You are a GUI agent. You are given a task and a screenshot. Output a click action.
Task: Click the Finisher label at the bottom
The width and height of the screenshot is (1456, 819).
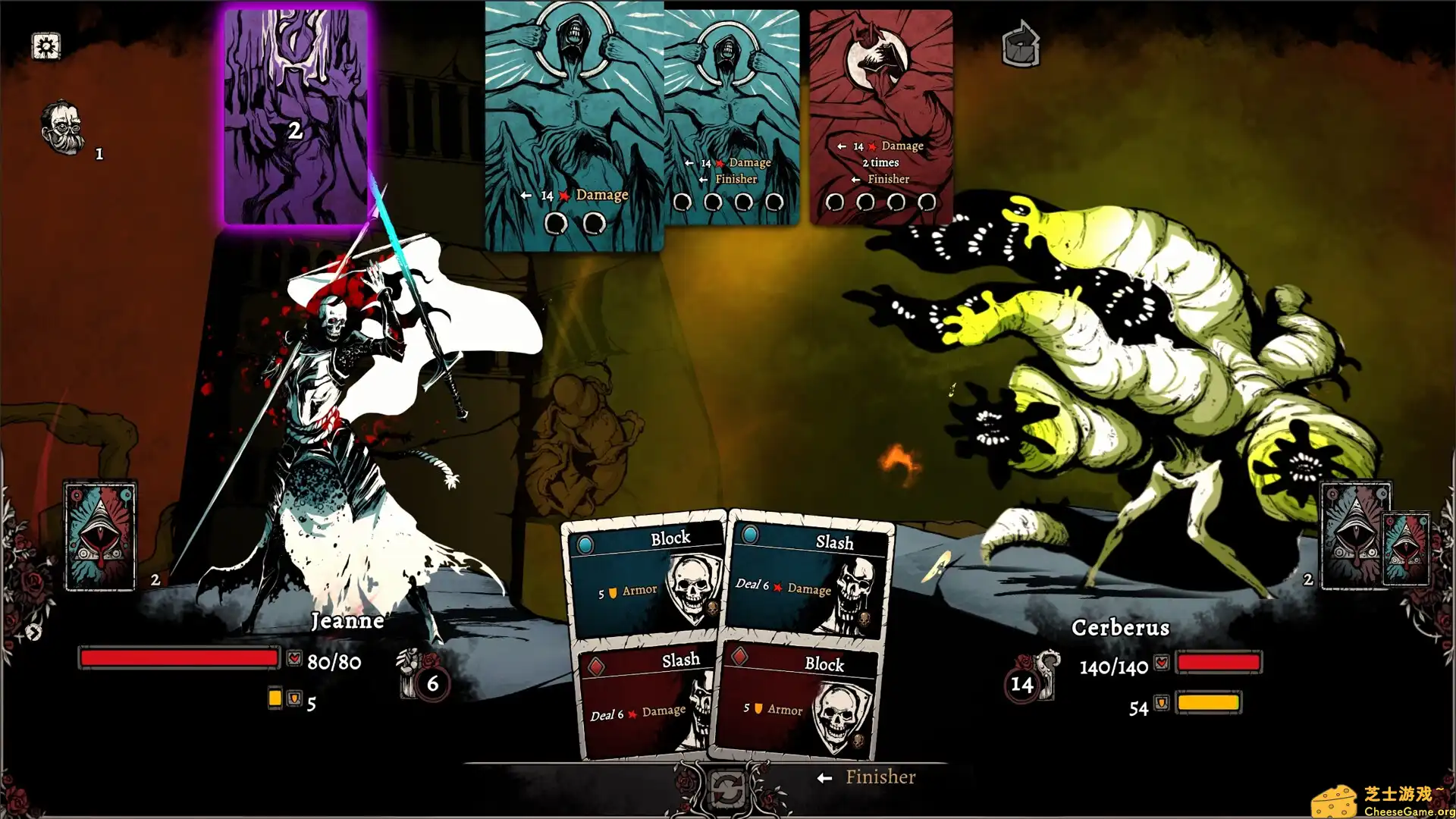[x=880, y=777]
